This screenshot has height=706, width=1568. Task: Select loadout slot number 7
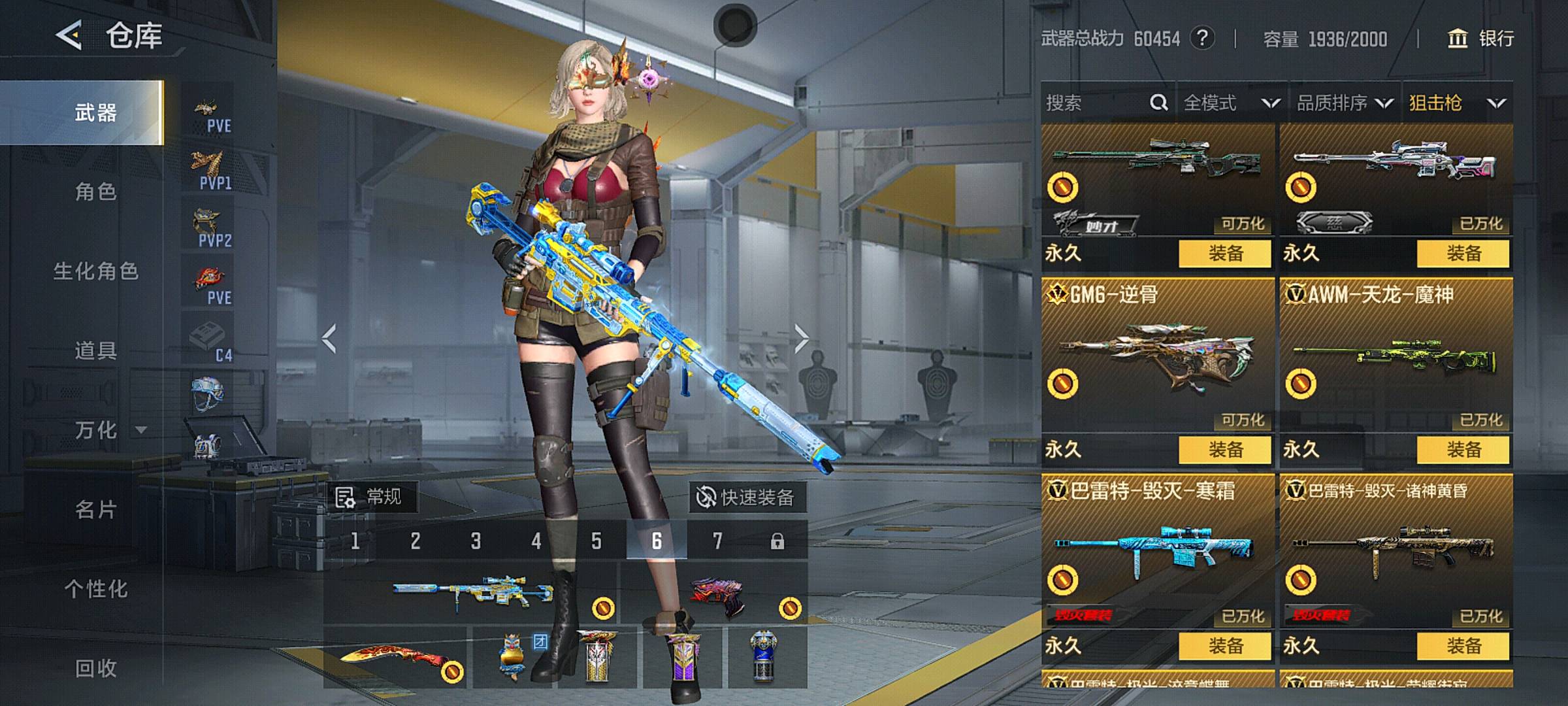pos(717,541)
